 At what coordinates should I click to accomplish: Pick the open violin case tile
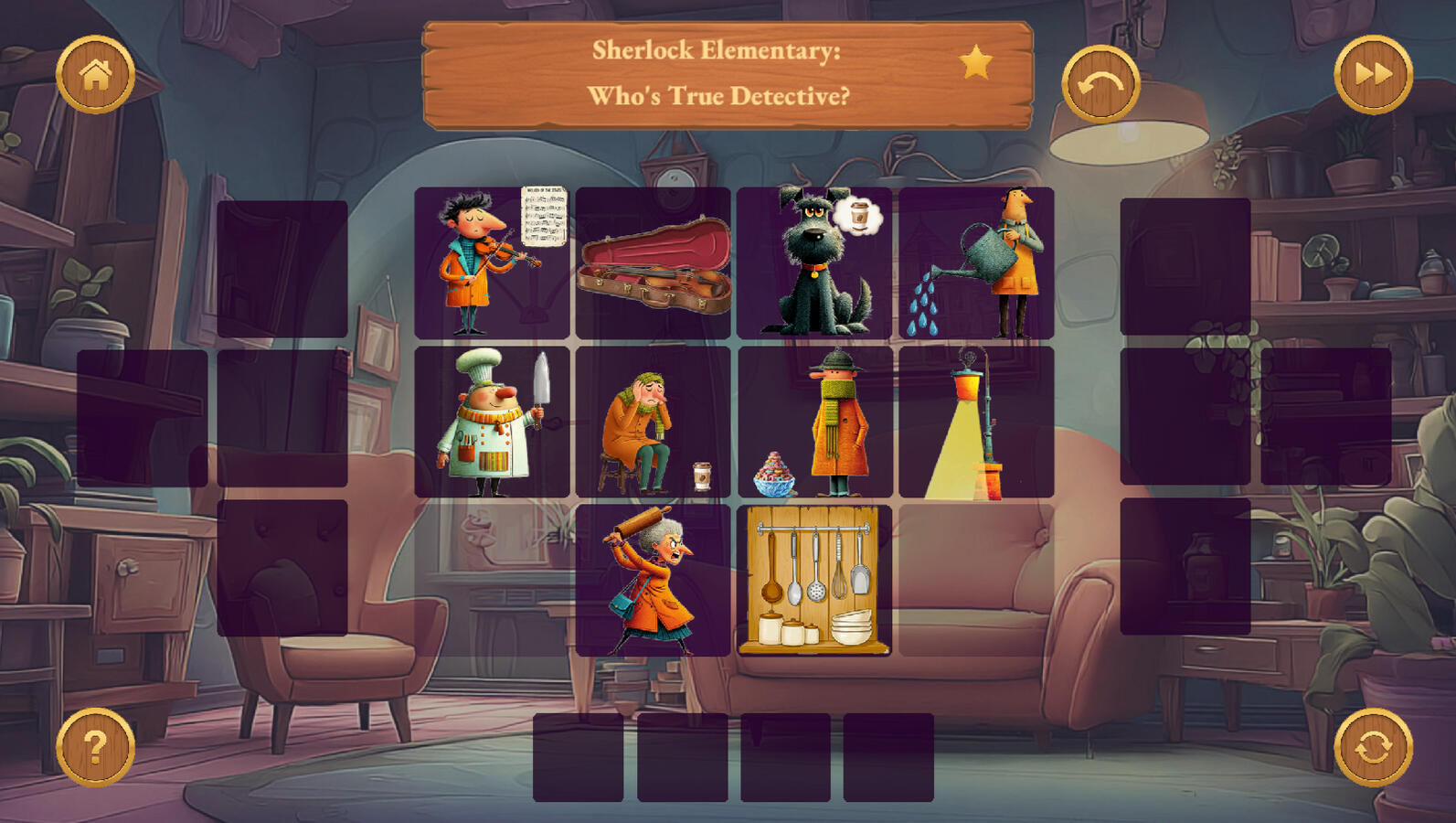pyautogui.click(x=654, y=263)
